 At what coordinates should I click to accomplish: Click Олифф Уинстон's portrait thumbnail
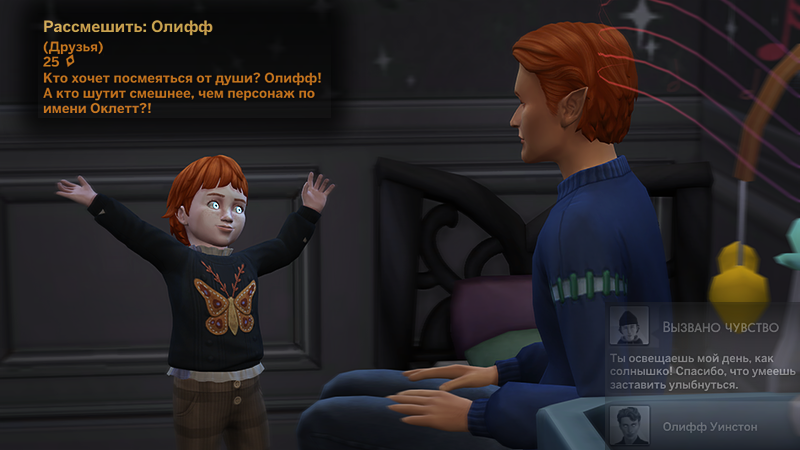[x=630, y=425]
